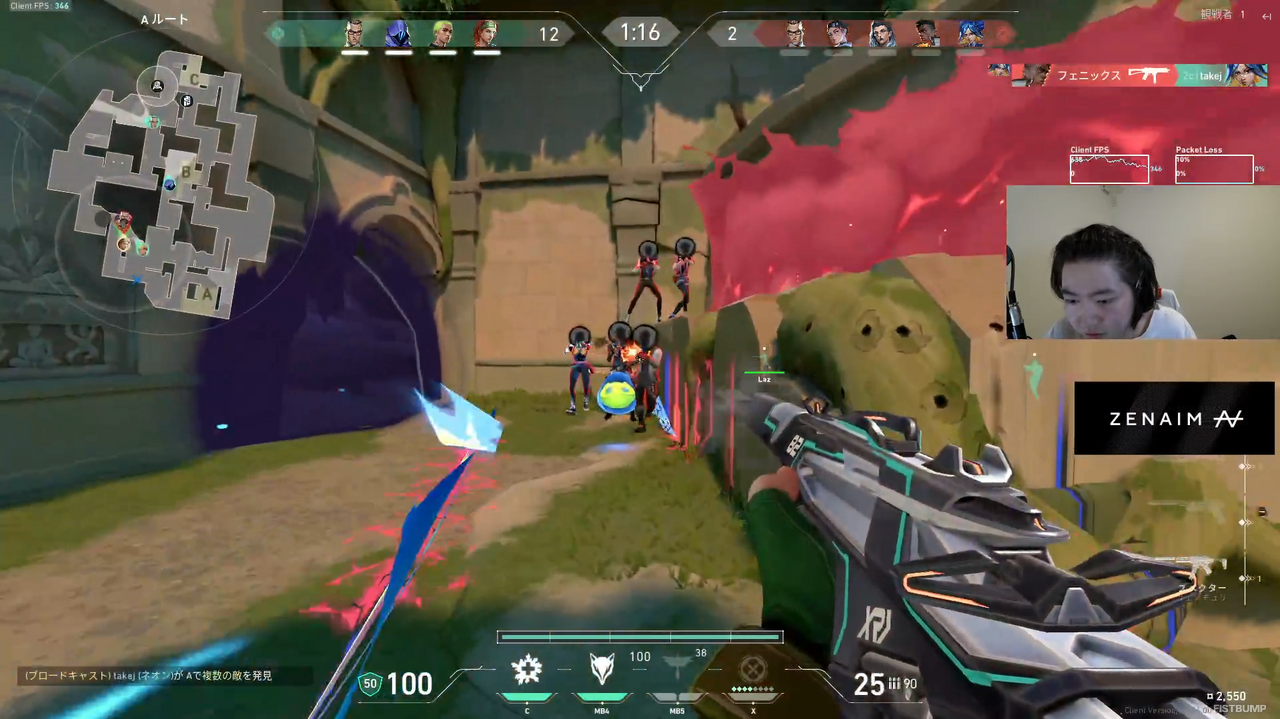
Task: Click the Phoenix versus takej kill feed entry
Action: pyautogui.click(x=1127, y=75)
